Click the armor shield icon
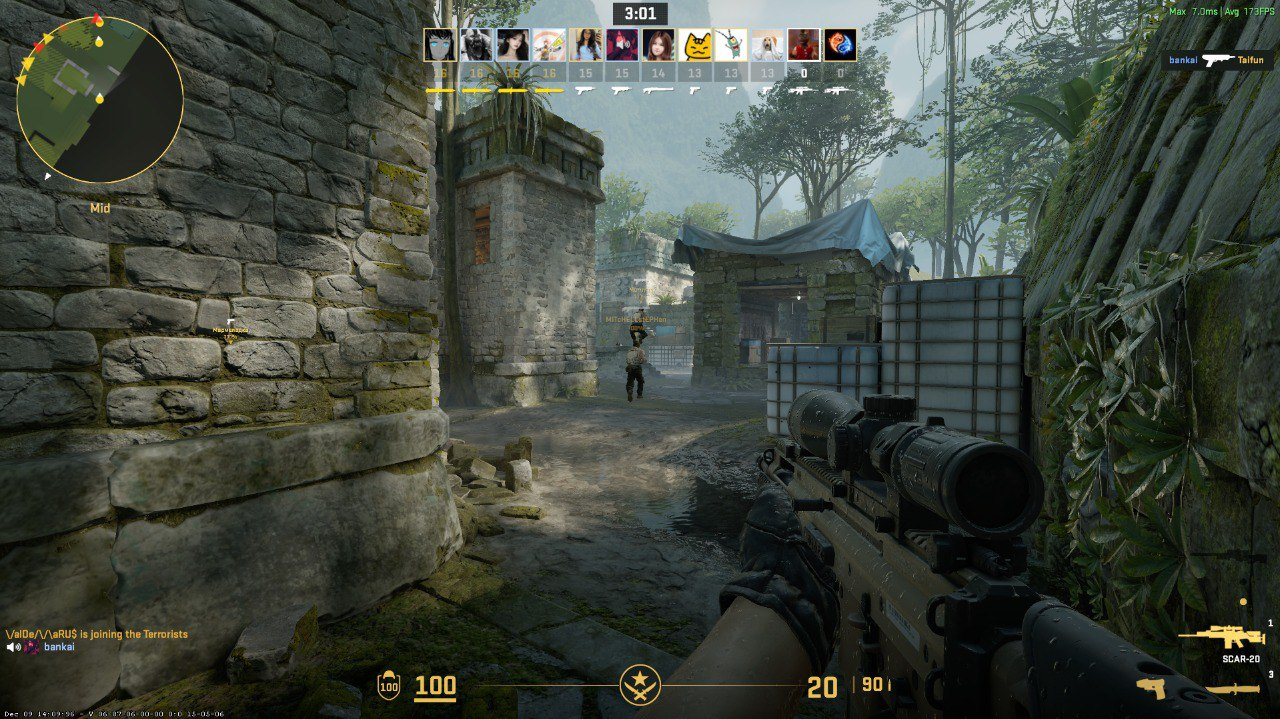The image size is (1280, 719). pos(387,686)
